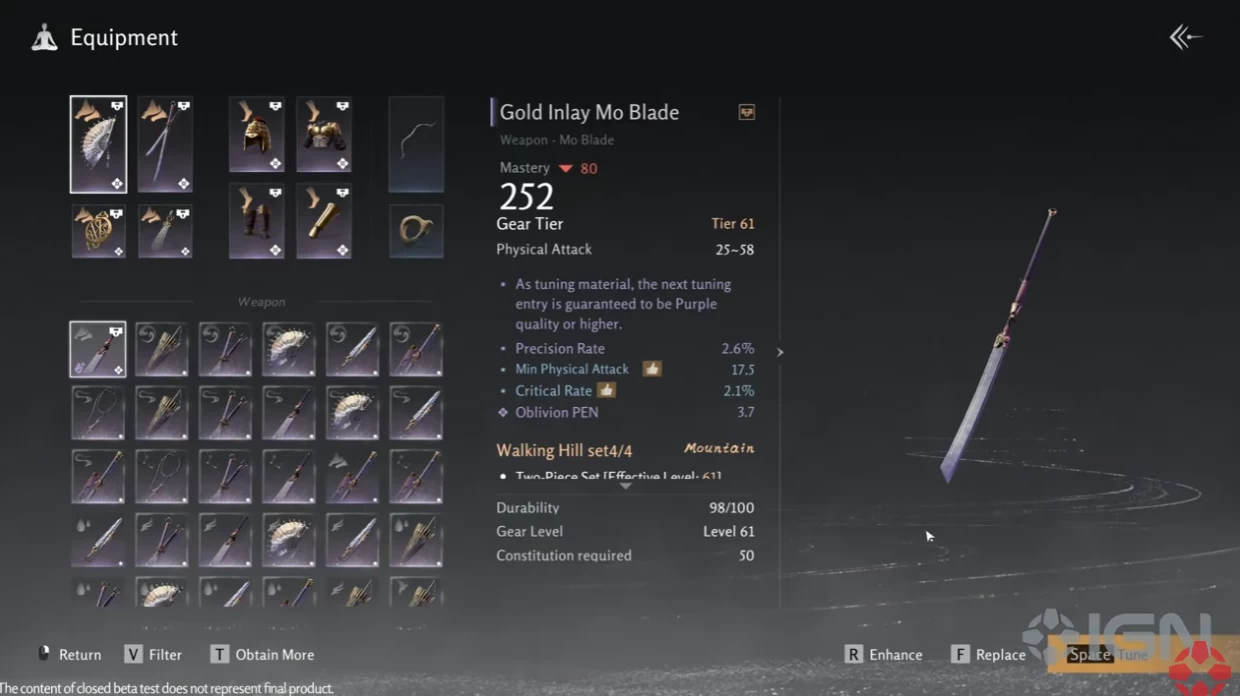
Task: Go back using the top-right arrow
Action: click(x=1185, y=38)
